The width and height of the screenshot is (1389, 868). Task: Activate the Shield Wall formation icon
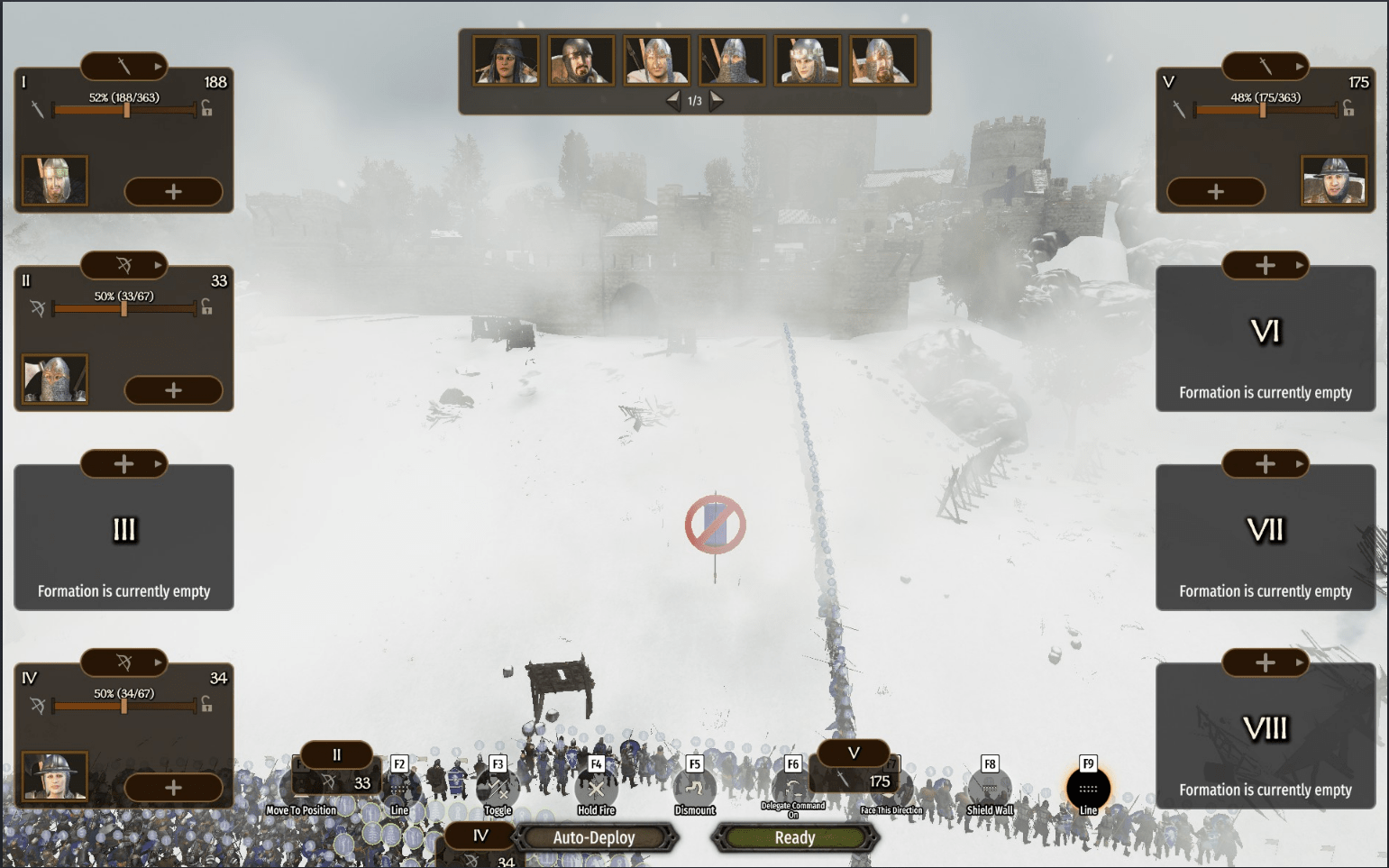[x=989, y=787]
